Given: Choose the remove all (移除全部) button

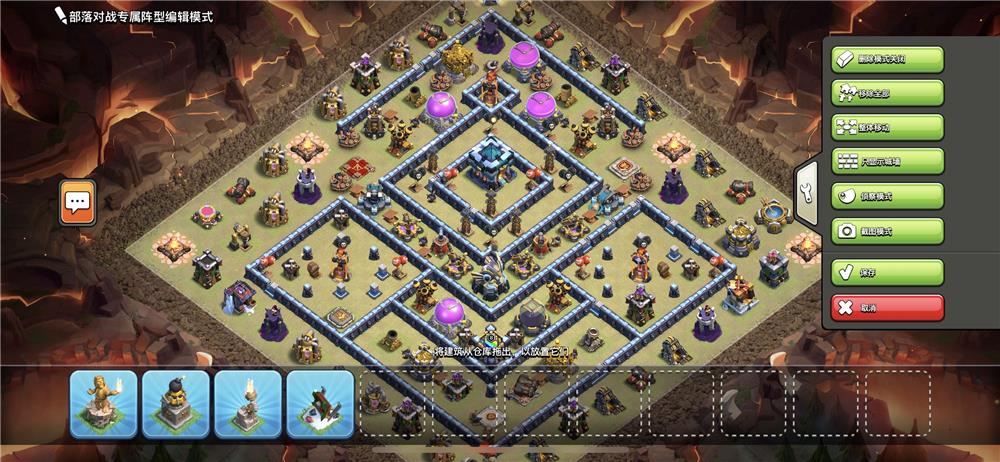Looking at the screenshot, I should (886, 93).
